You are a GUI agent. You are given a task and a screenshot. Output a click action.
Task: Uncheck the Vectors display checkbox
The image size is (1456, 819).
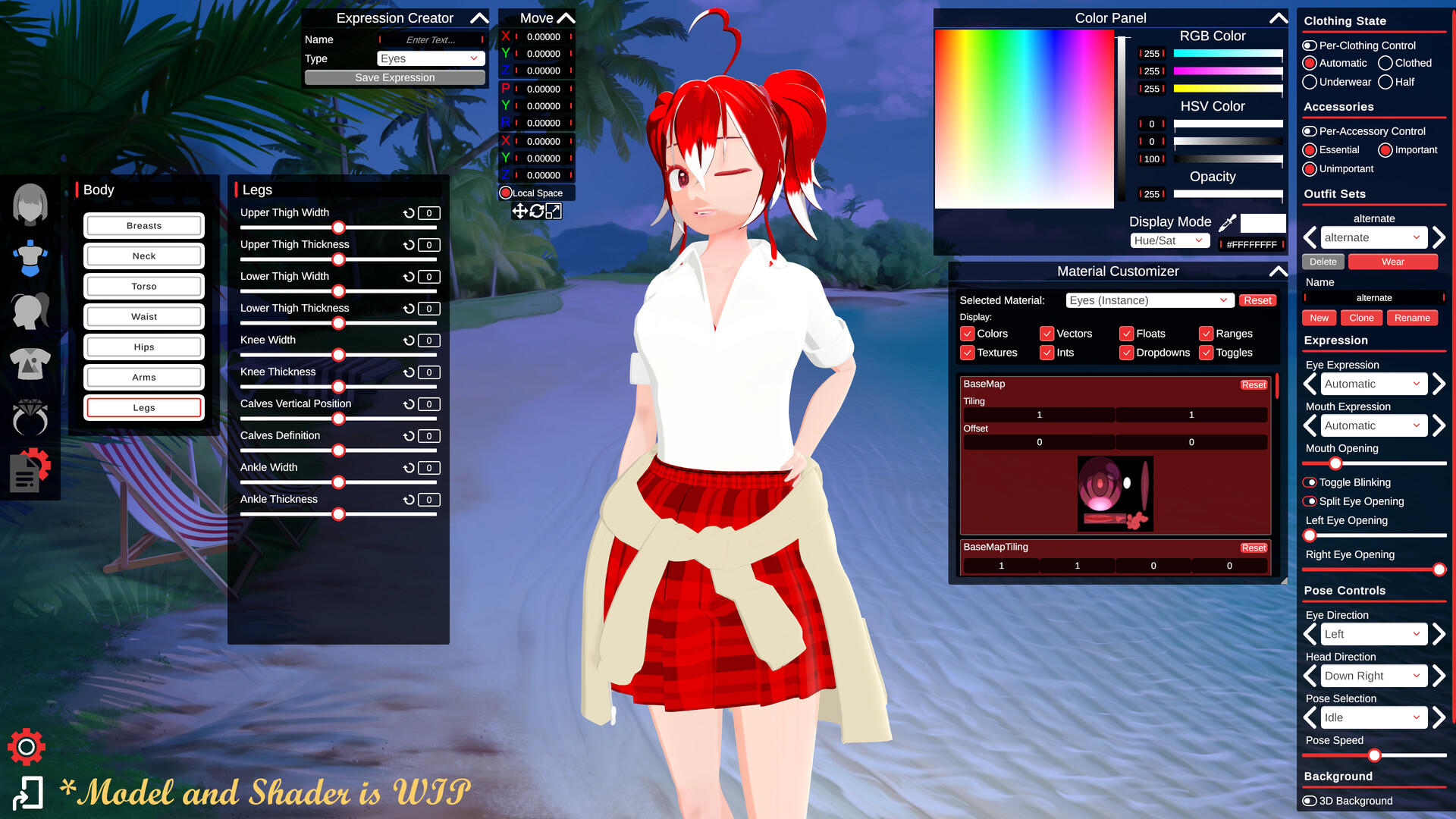tap(1047, 334)
